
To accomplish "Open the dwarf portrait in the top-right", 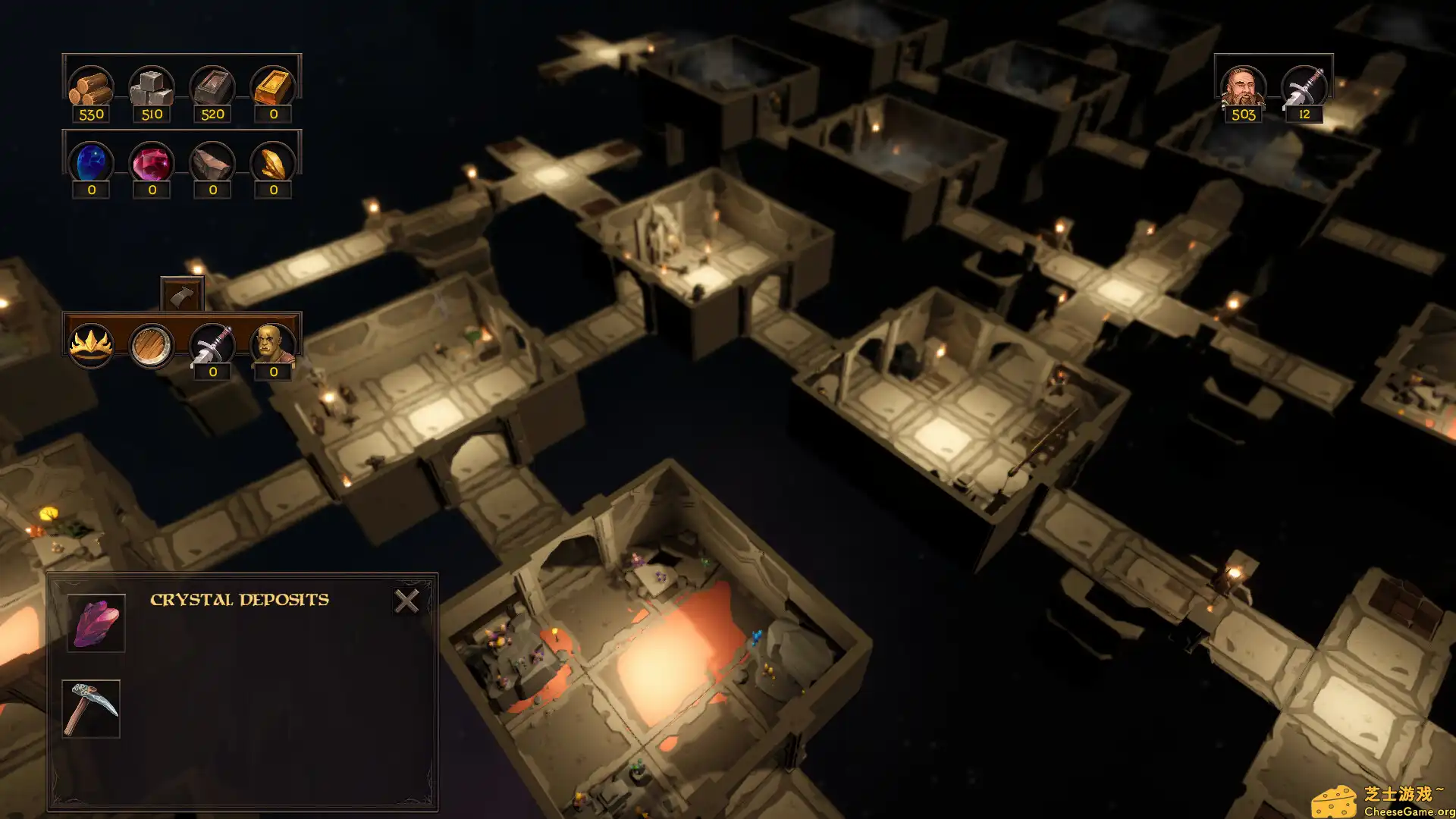I will [x=1242, y=86].
